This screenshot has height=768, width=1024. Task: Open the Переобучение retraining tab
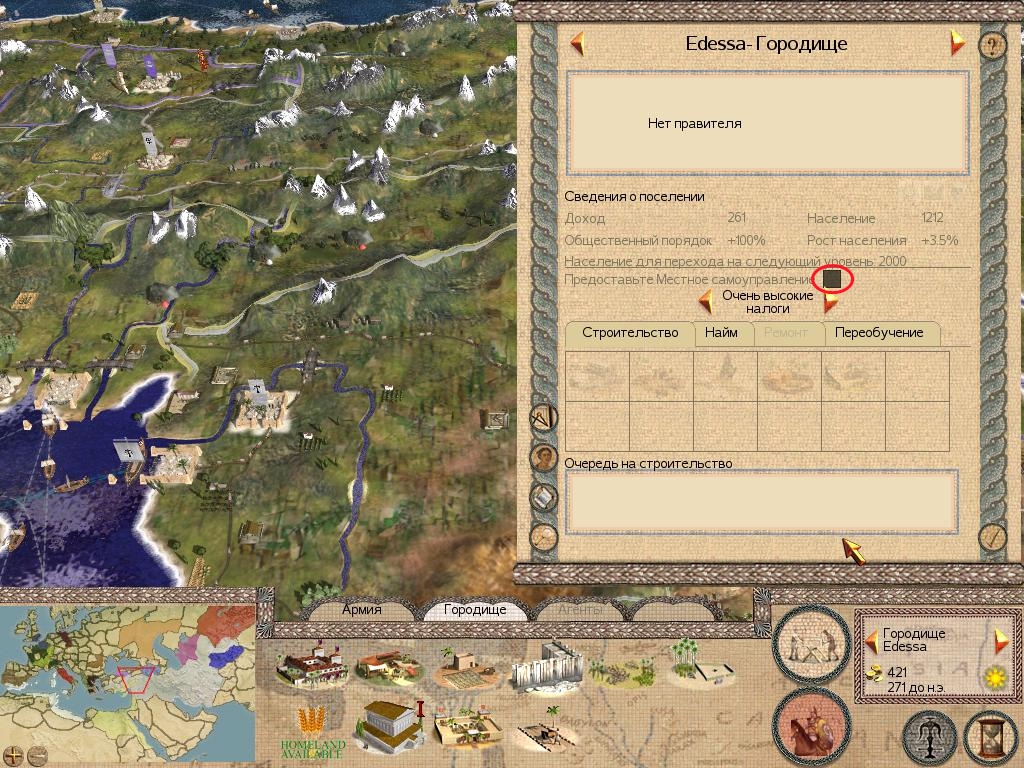[x=882, y=333]
